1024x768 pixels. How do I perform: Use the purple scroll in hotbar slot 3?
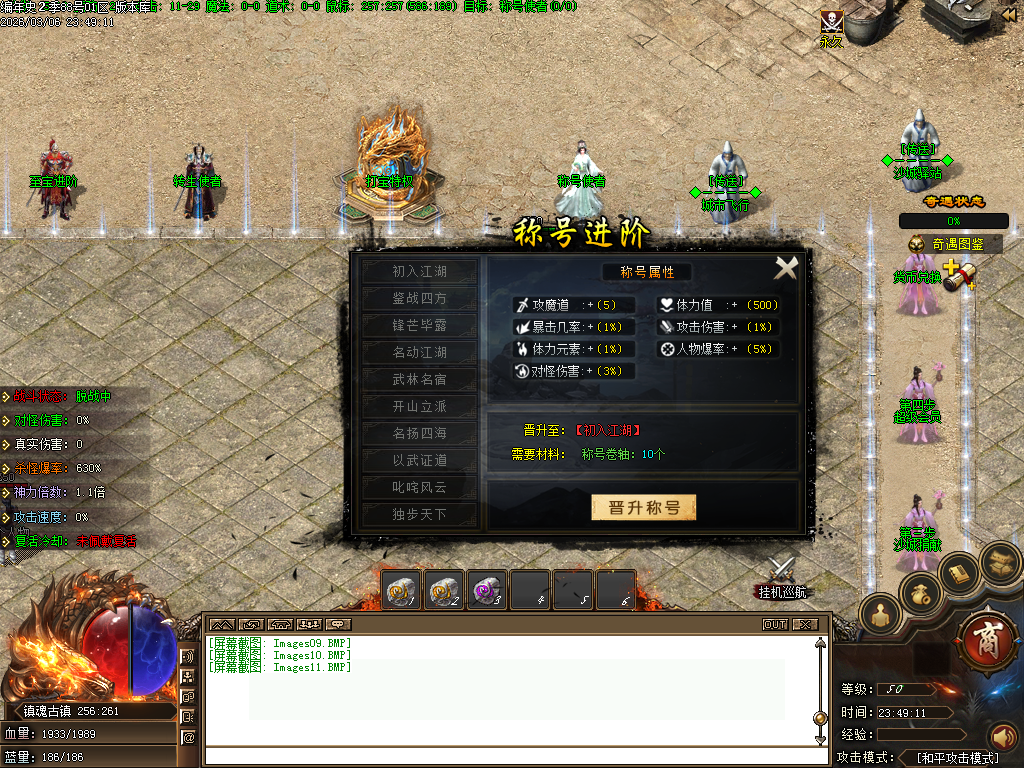[489, 590]
